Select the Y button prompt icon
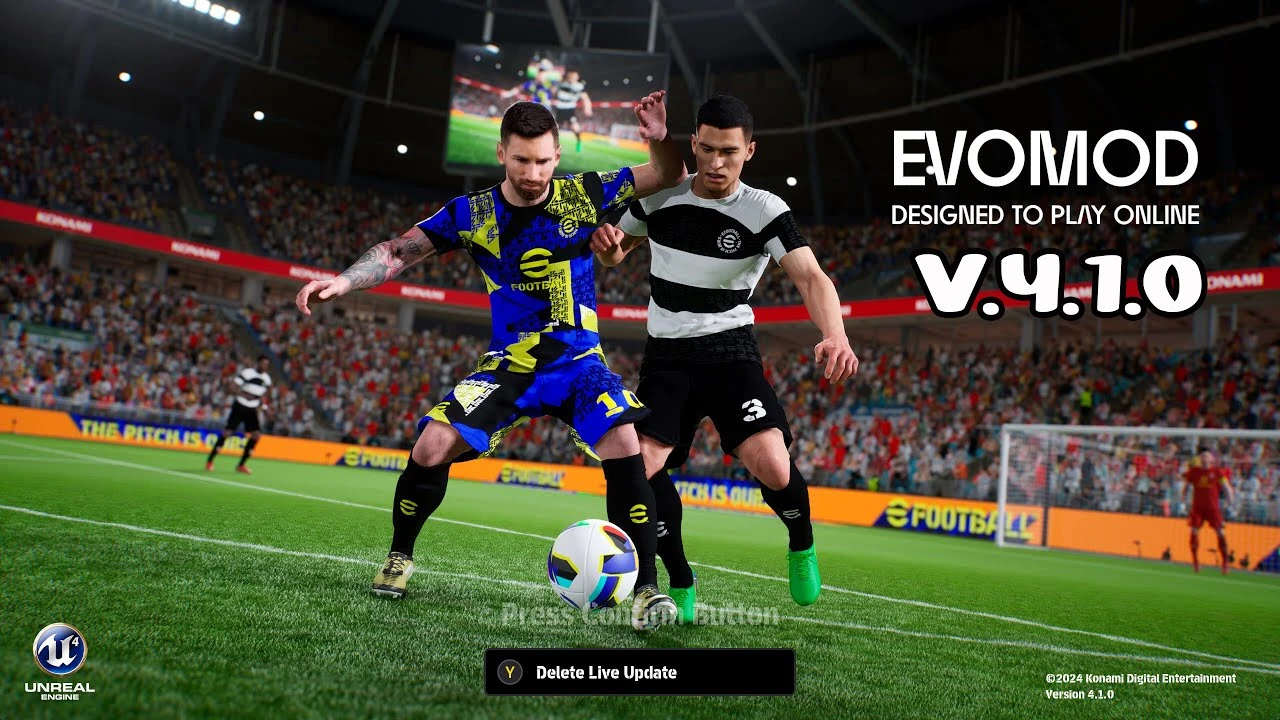 coord(508,673)
